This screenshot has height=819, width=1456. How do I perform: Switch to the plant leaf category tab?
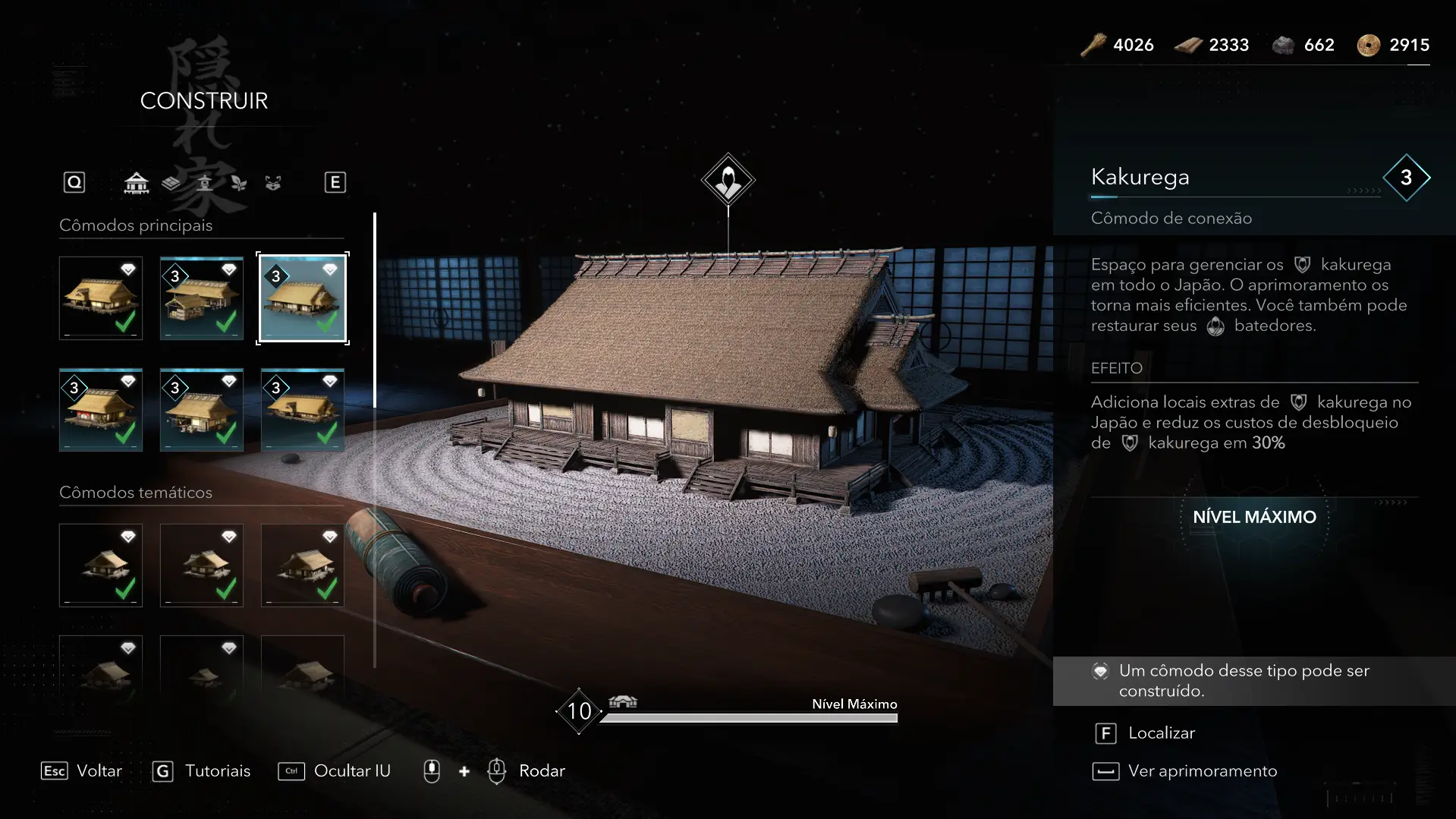pyautogui.click(x=239, y=183)
